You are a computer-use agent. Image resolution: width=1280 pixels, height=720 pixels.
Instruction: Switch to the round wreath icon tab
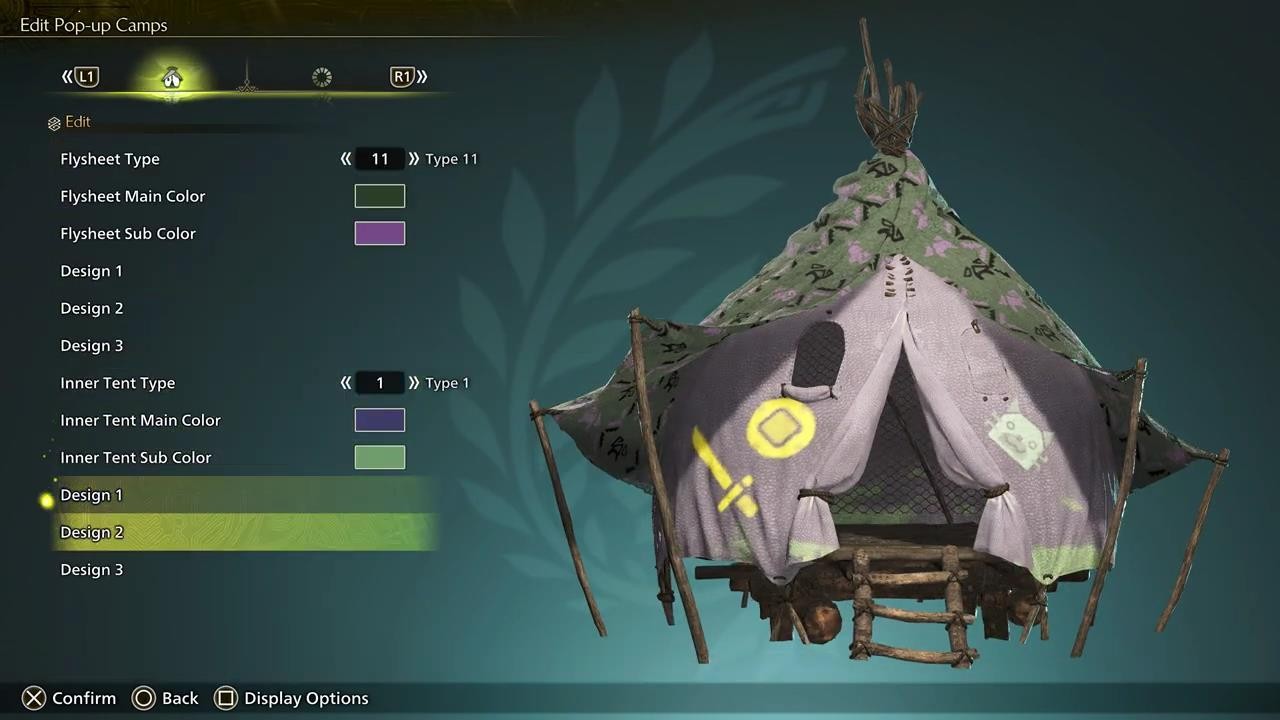[321, 77]
